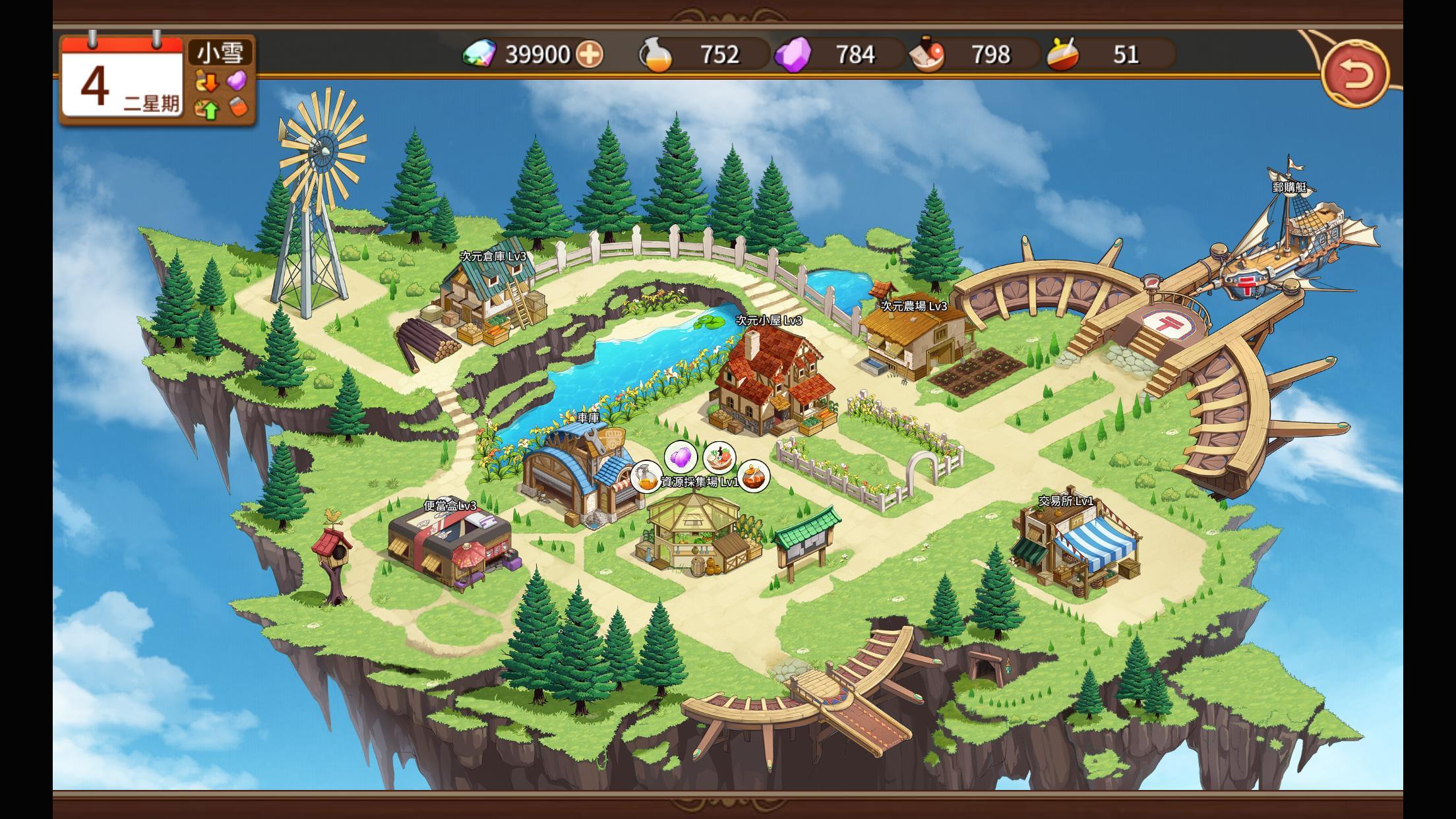
Task: Select the purple gem bubble above 資源採集場
Action: pyautogui.click(x=681, y=456)
